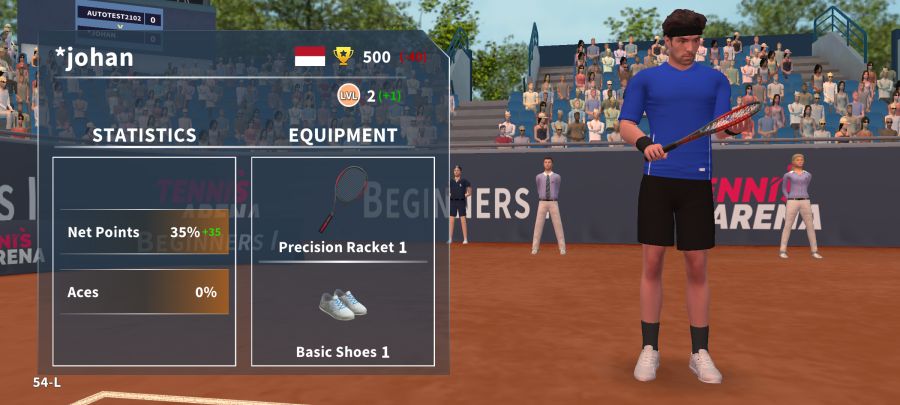Click the orange LVL badge
Image resolution: width=900 pixels, height=405 pixels.
tap(348, 96)
